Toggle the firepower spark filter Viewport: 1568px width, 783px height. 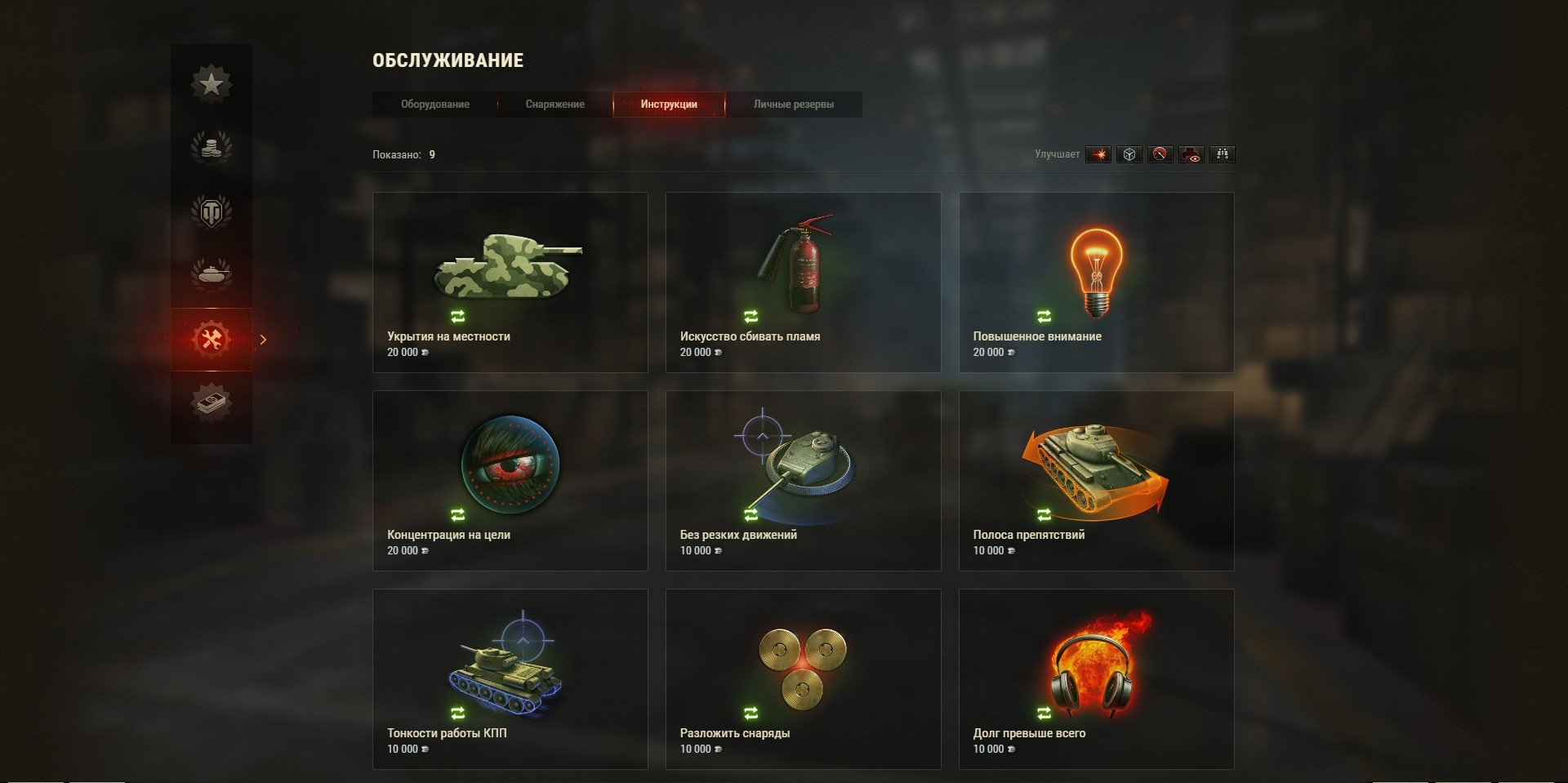[x=1098, y=154]
